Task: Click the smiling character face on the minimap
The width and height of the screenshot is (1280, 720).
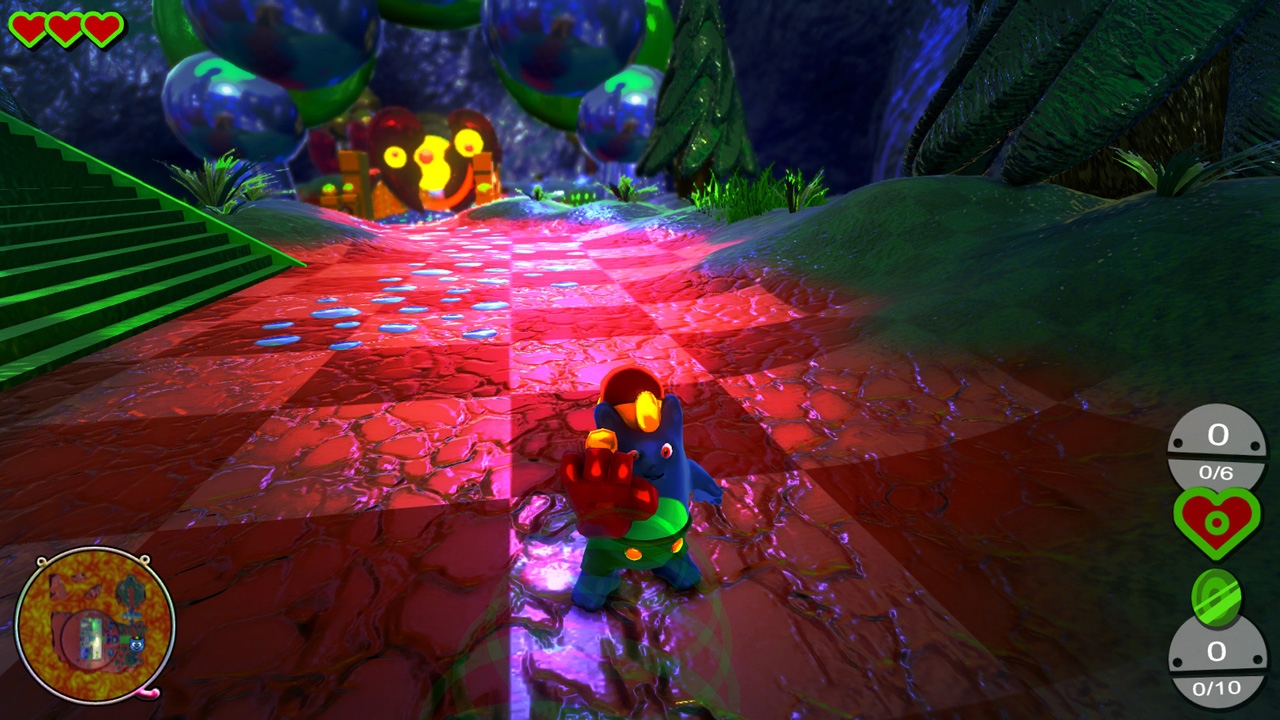Action: [x=136, y=644]
